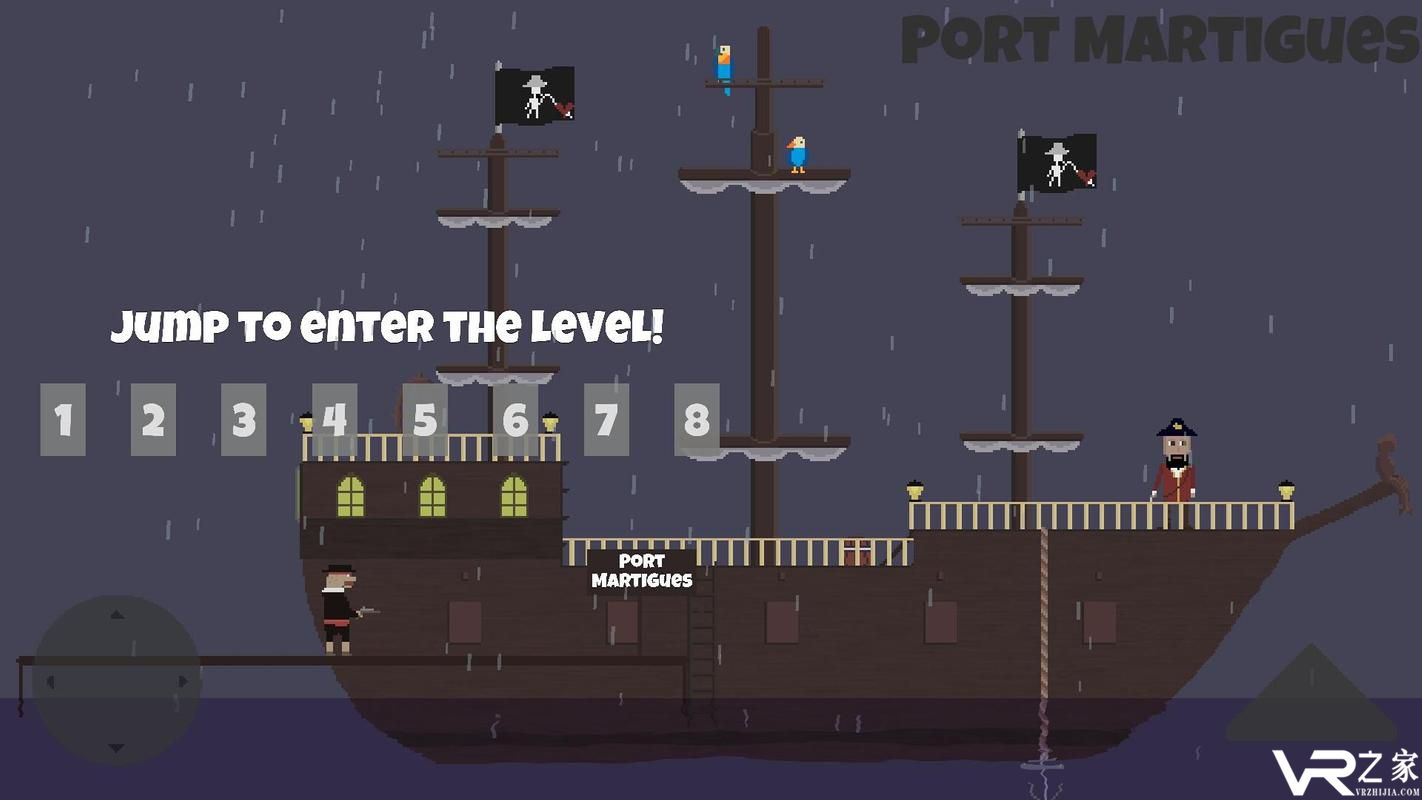The image size is (1422, 800).
Task: Choose level 8 tile
Action: 696,420
